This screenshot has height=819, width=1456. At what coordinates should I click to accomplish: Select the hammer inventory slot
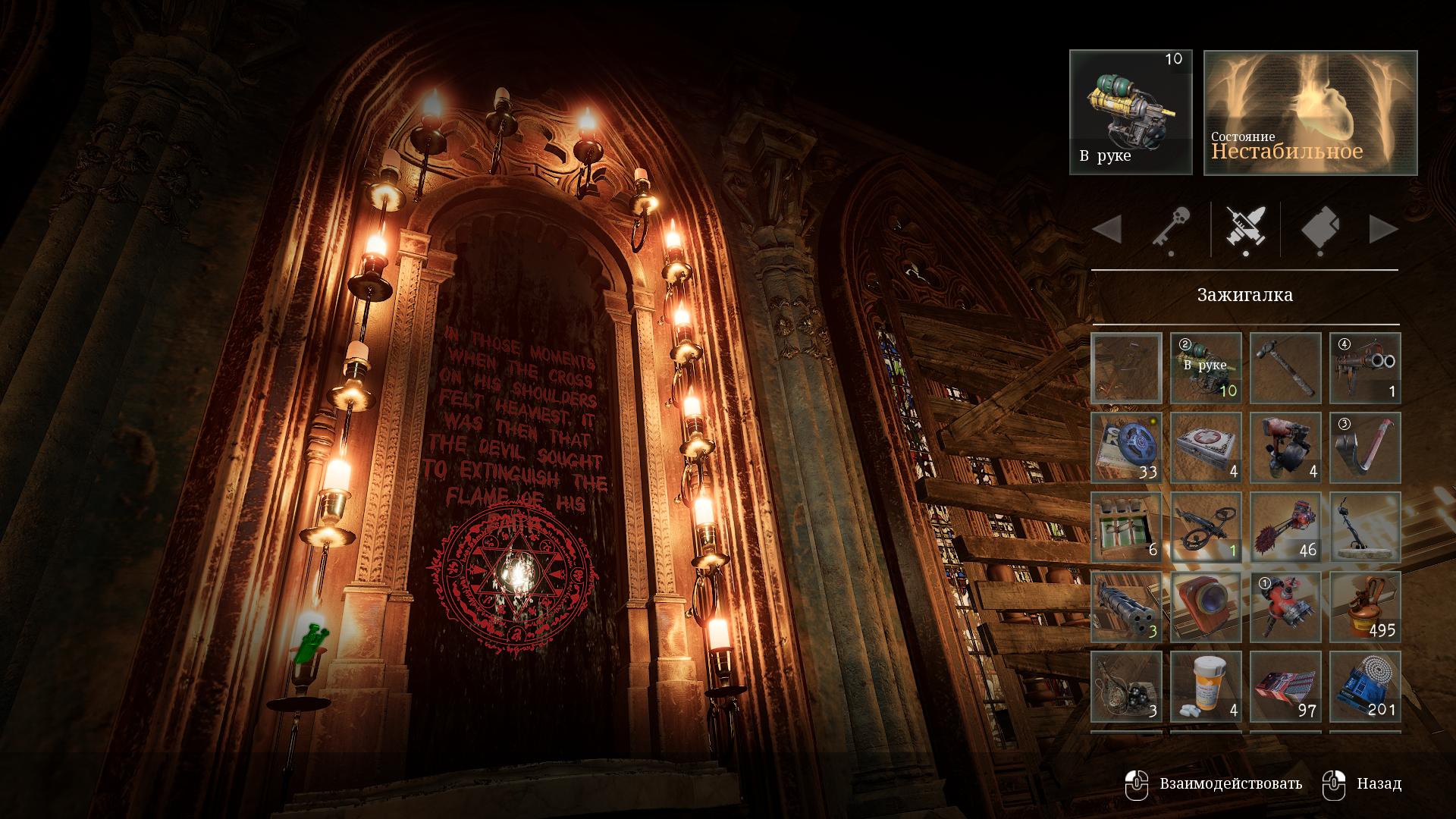[1285, 368]
